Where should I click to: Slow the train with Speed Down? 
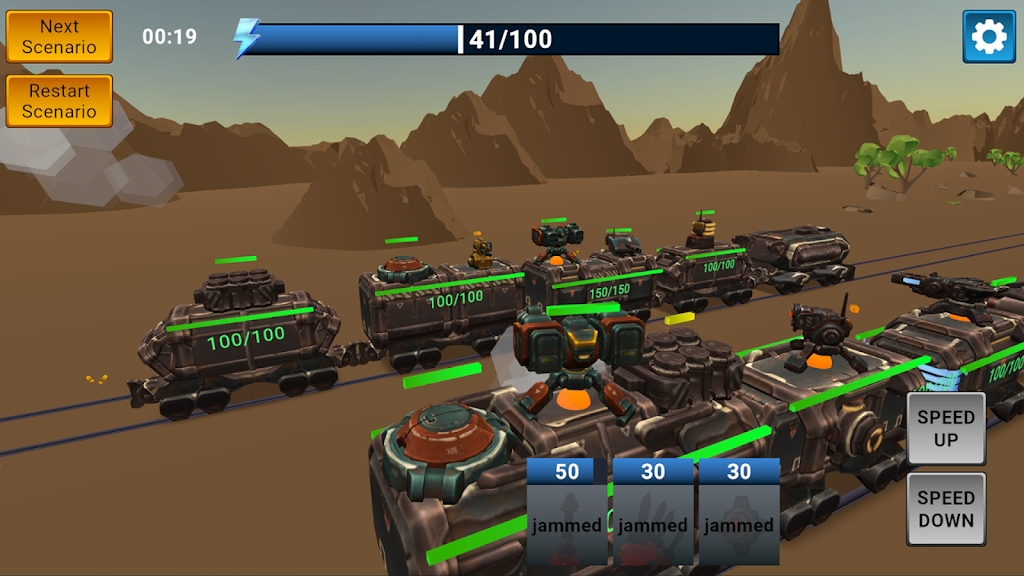pyautogui.click(x=945, y=509)
